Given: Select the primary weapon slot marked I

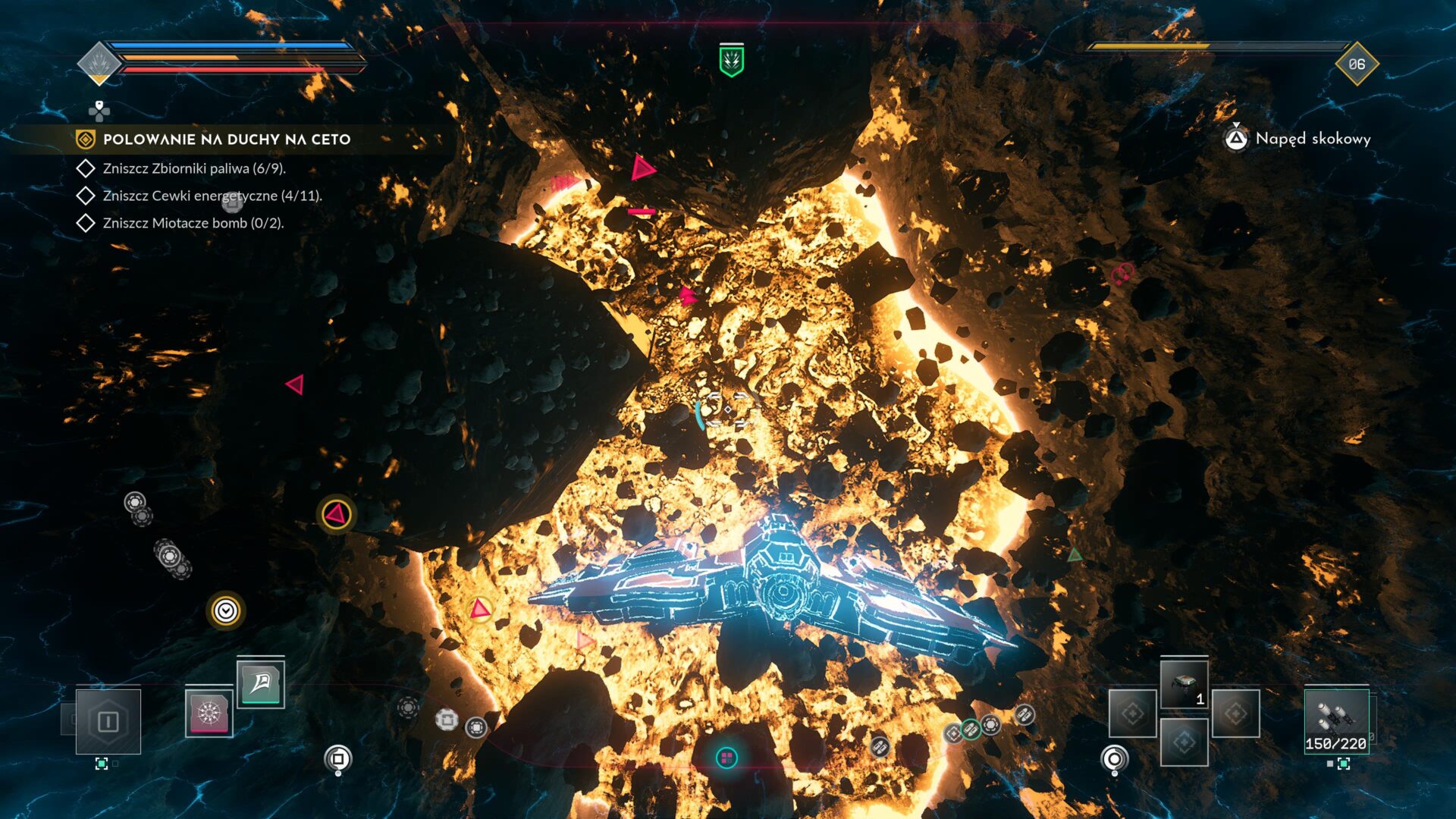Looking at the screenshot, I should [108, 721].
